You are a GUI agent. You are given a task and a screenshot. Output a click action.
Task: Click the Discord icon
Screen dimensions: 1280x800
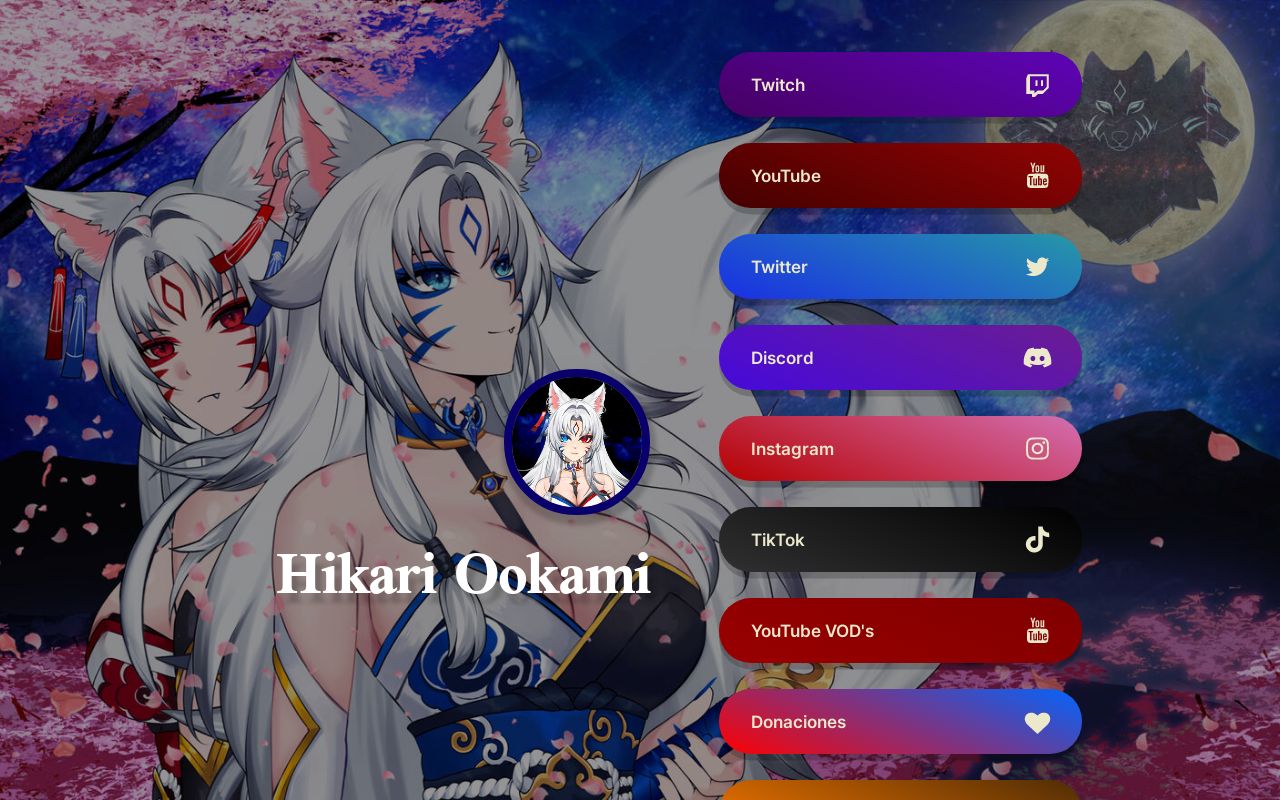[x=1037, y=358]
